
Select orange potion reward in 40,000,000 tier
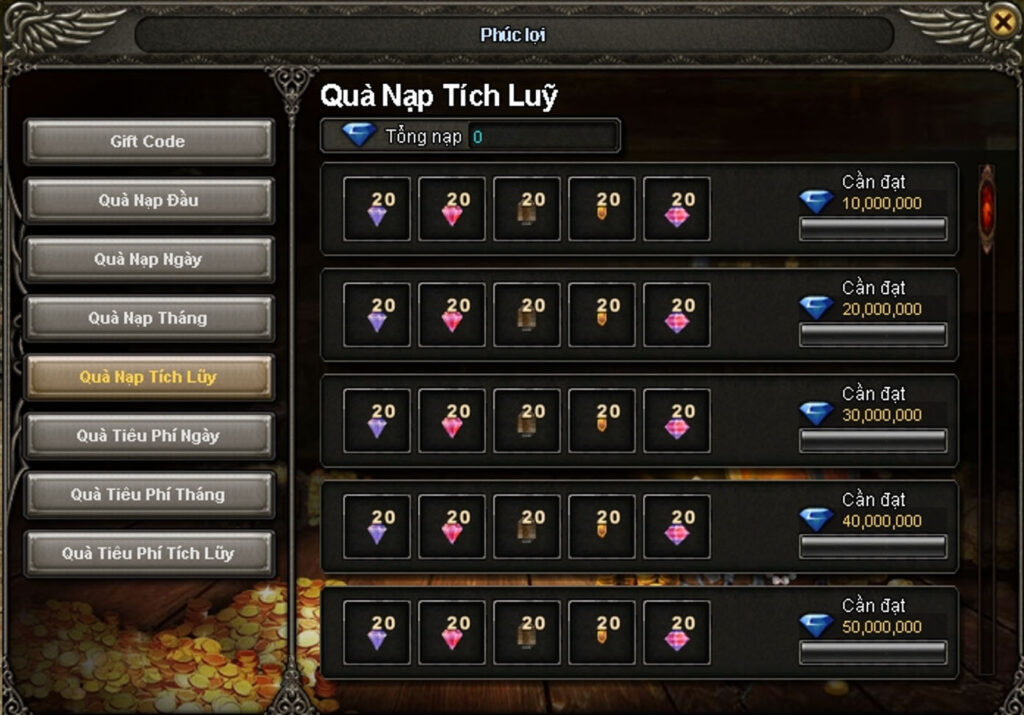[x=602, y=527]
